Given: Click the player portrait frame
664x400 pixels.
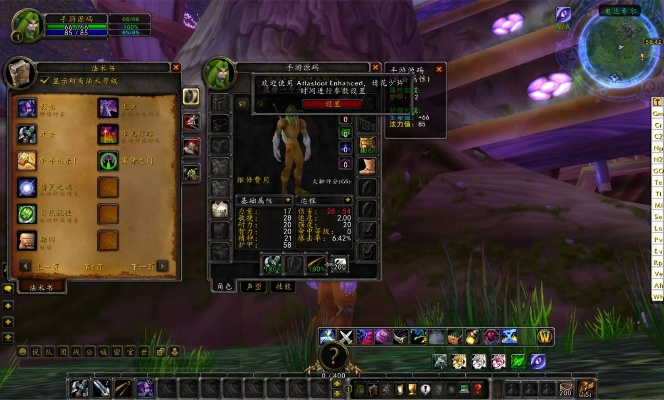Looking at the screenshot, I should coord(26,24).
